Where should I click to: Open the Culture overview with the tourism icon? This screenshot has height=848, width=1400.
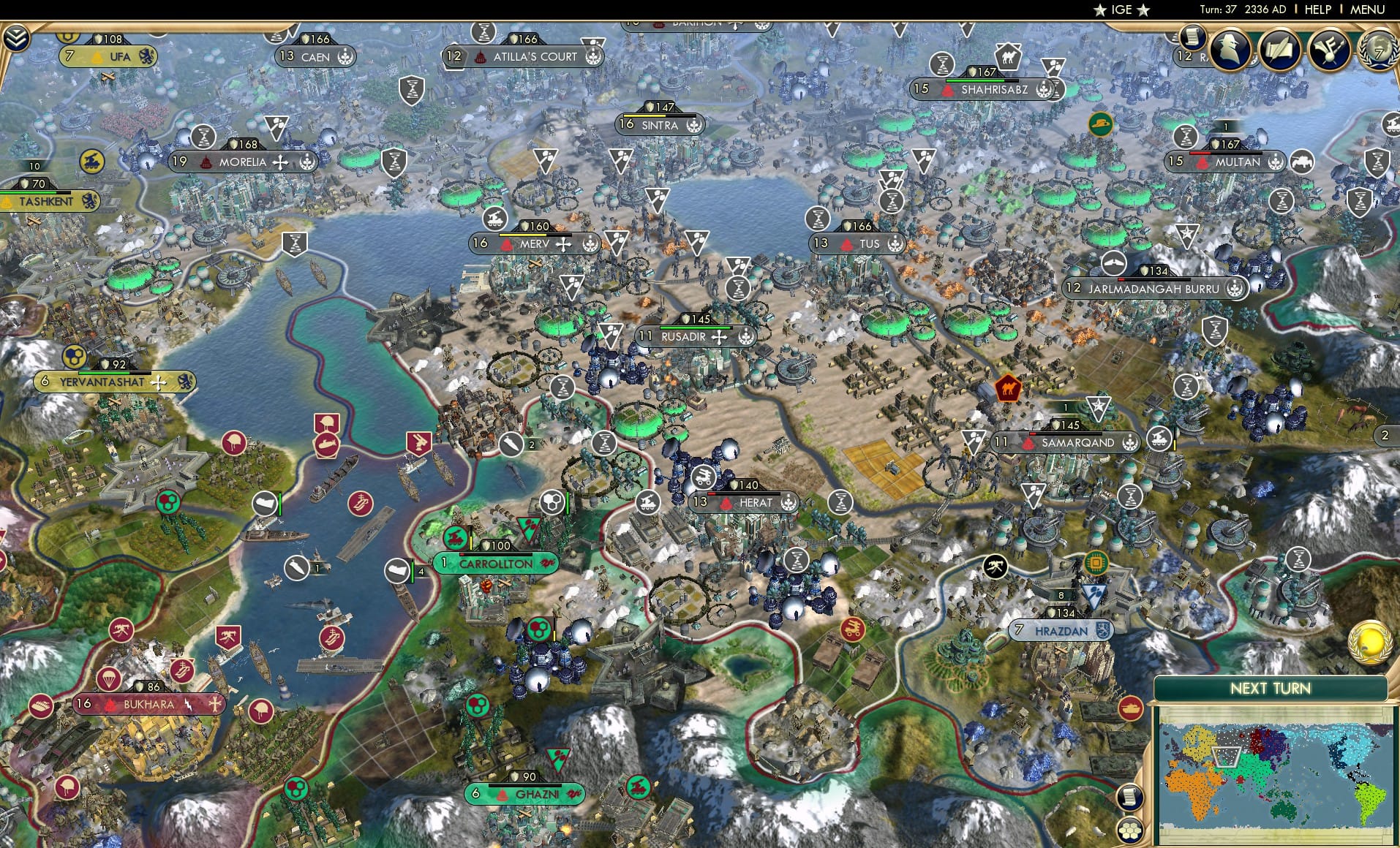pos(1328,50)
